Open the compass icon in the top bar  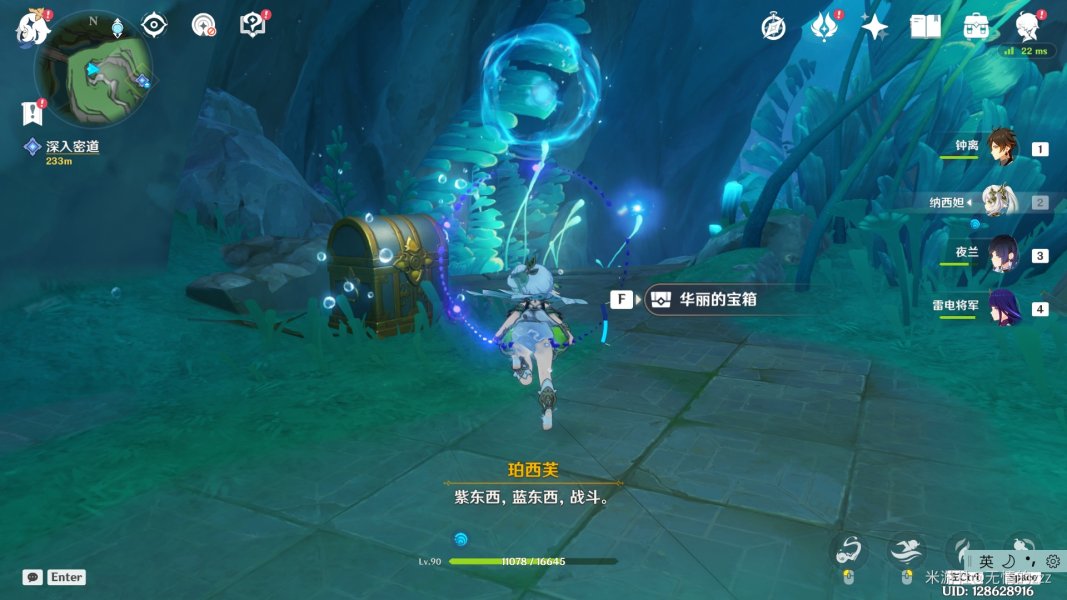(773, 27)
